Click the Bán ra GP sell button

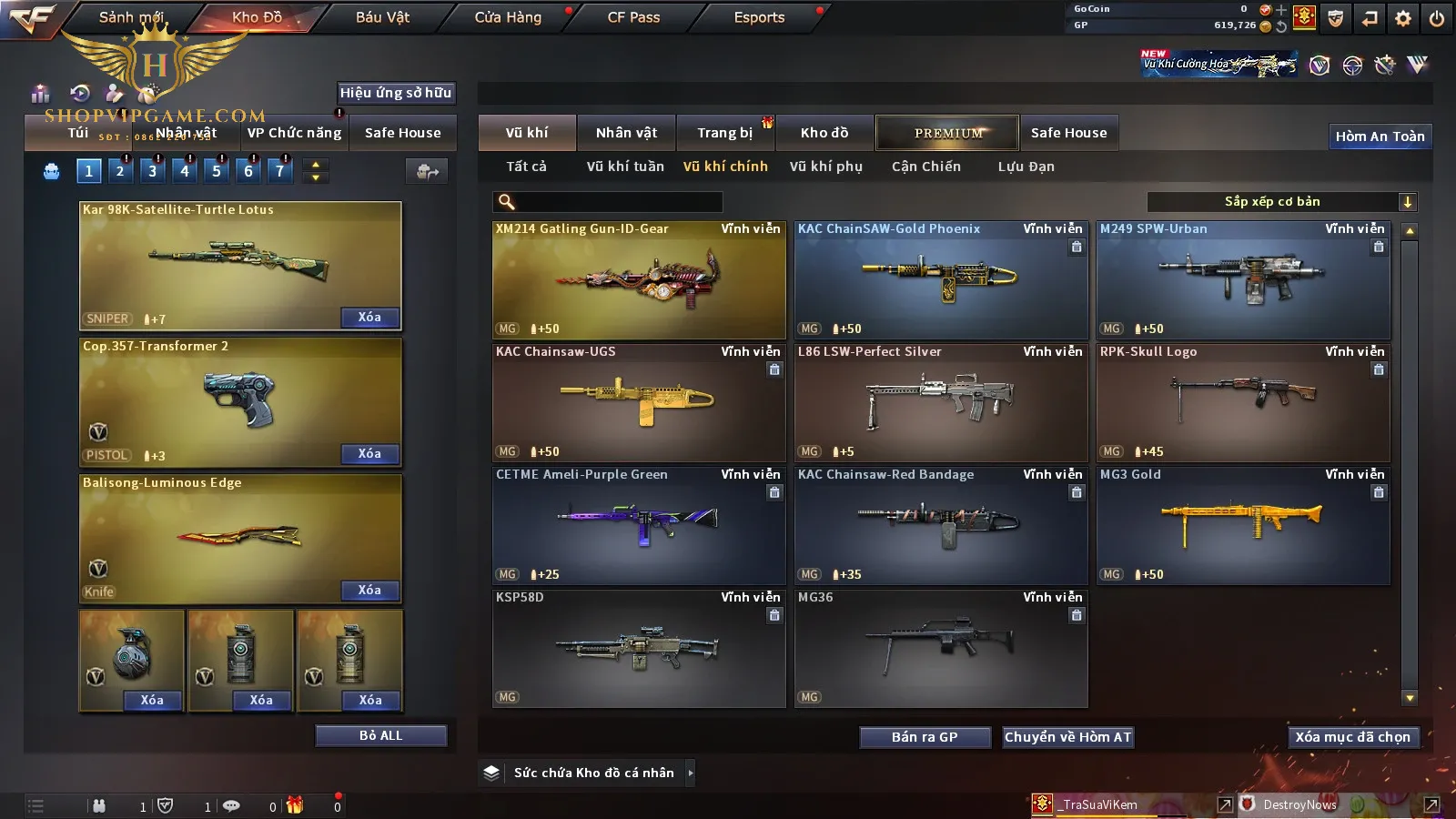point(925,737)
